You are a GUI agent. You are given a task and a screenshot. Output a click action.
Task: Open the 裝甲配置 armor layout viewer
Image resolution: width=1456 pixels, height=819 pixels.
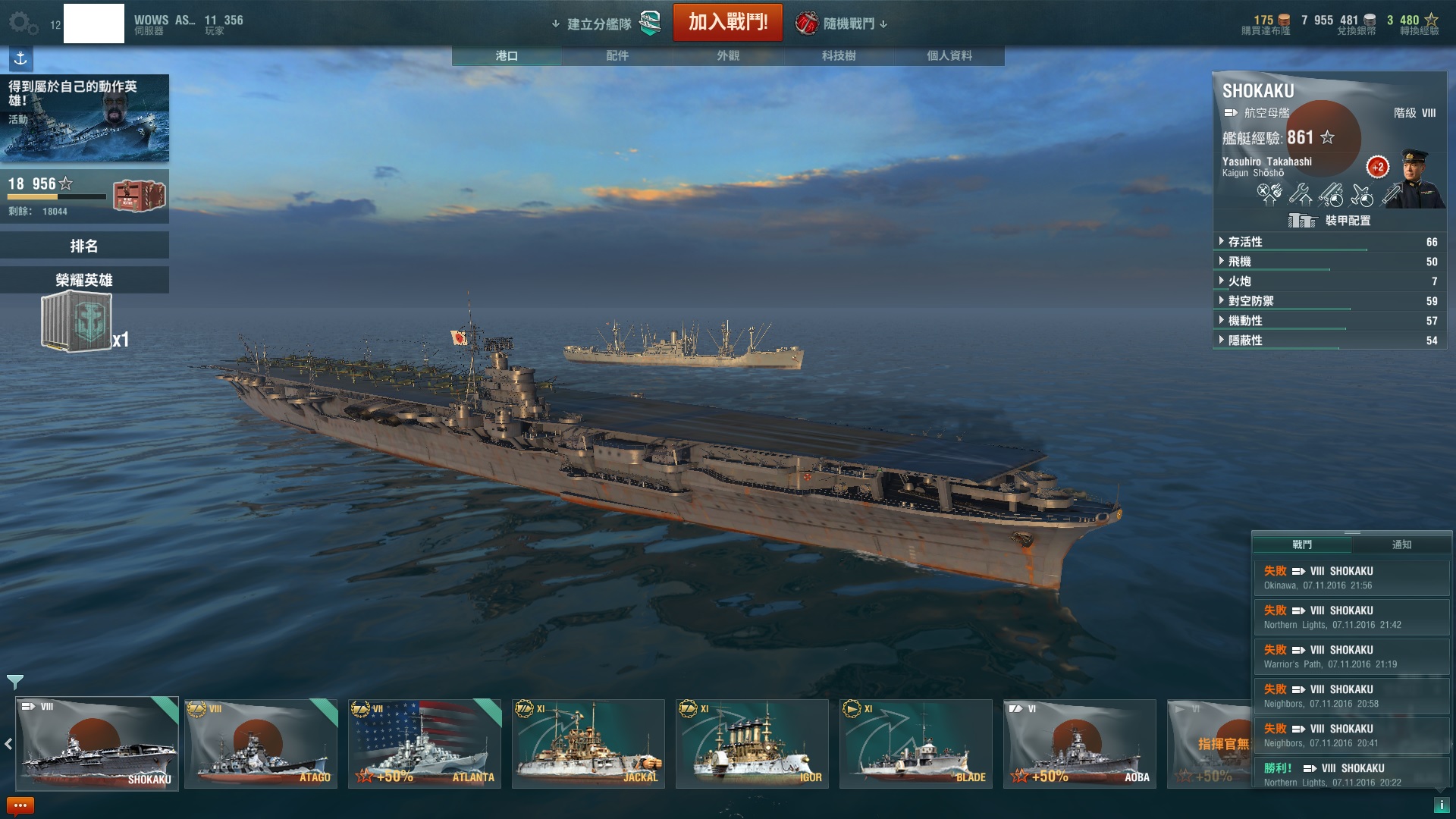pyautogui.click(x=1330, y=221)
